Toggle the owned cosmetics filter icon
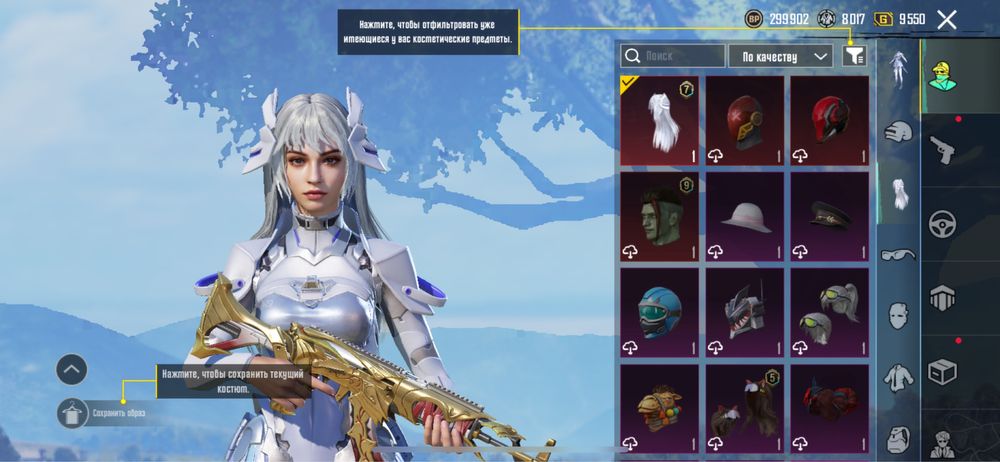 tap(853, 56)
